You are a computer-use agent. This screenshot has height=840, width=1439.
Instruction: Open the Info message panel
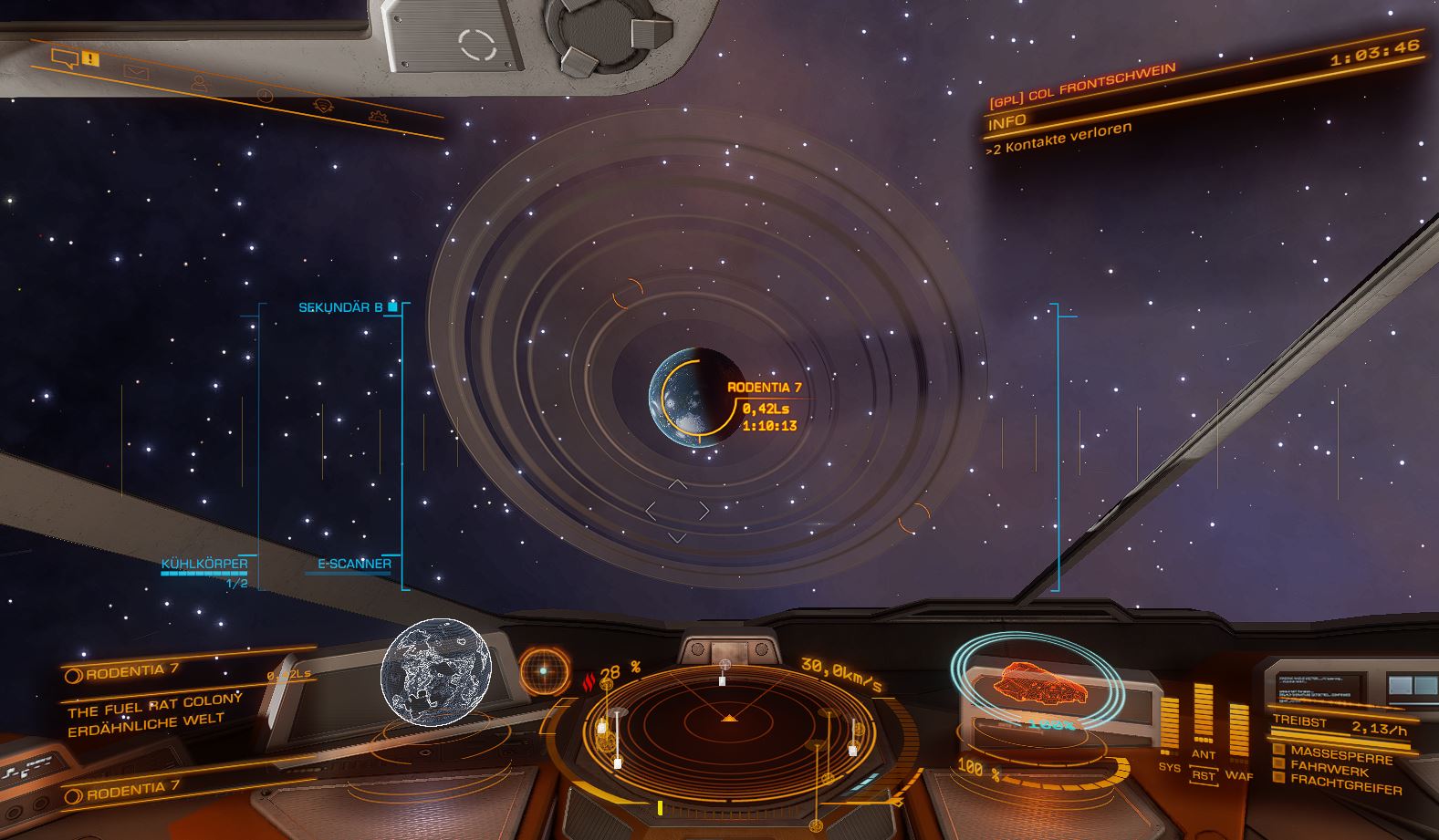1006,121
